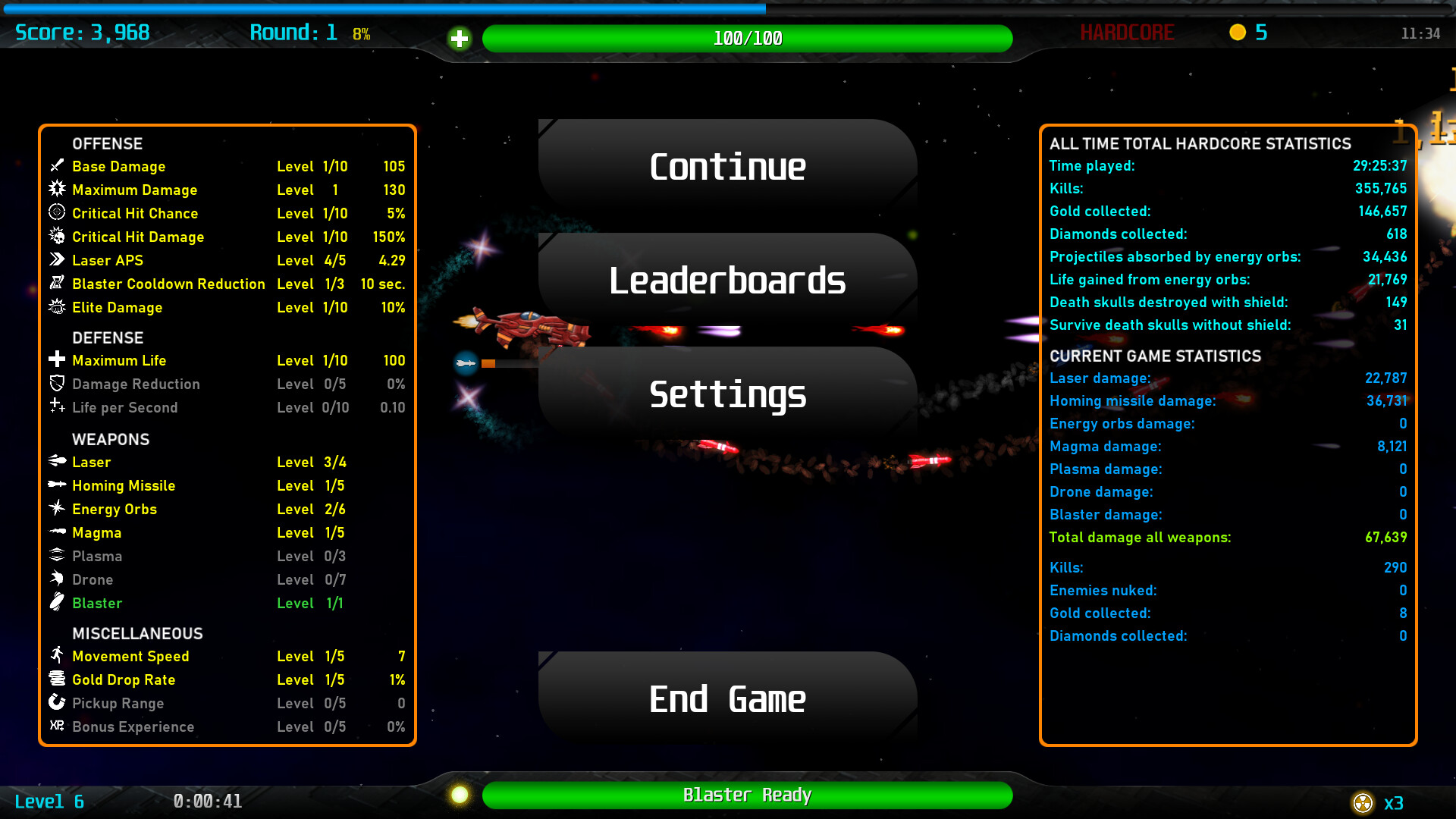This screenshot has height=819, width=1456.
Task: Click the Laser APS arrows icon
Action: coord(57,260)
